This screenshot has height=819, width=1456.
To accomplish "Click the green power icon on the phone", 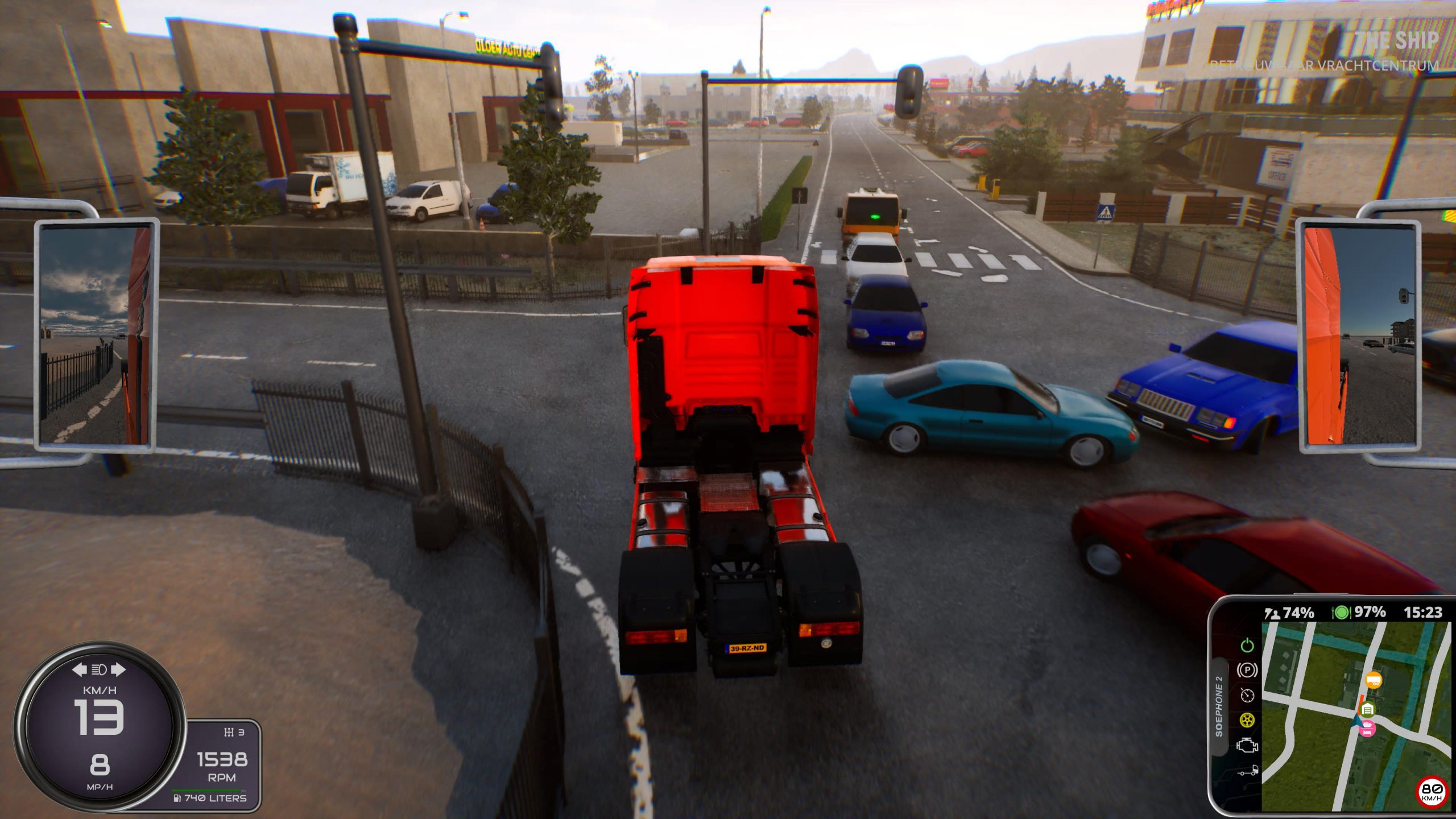I will pos(1247,646).
